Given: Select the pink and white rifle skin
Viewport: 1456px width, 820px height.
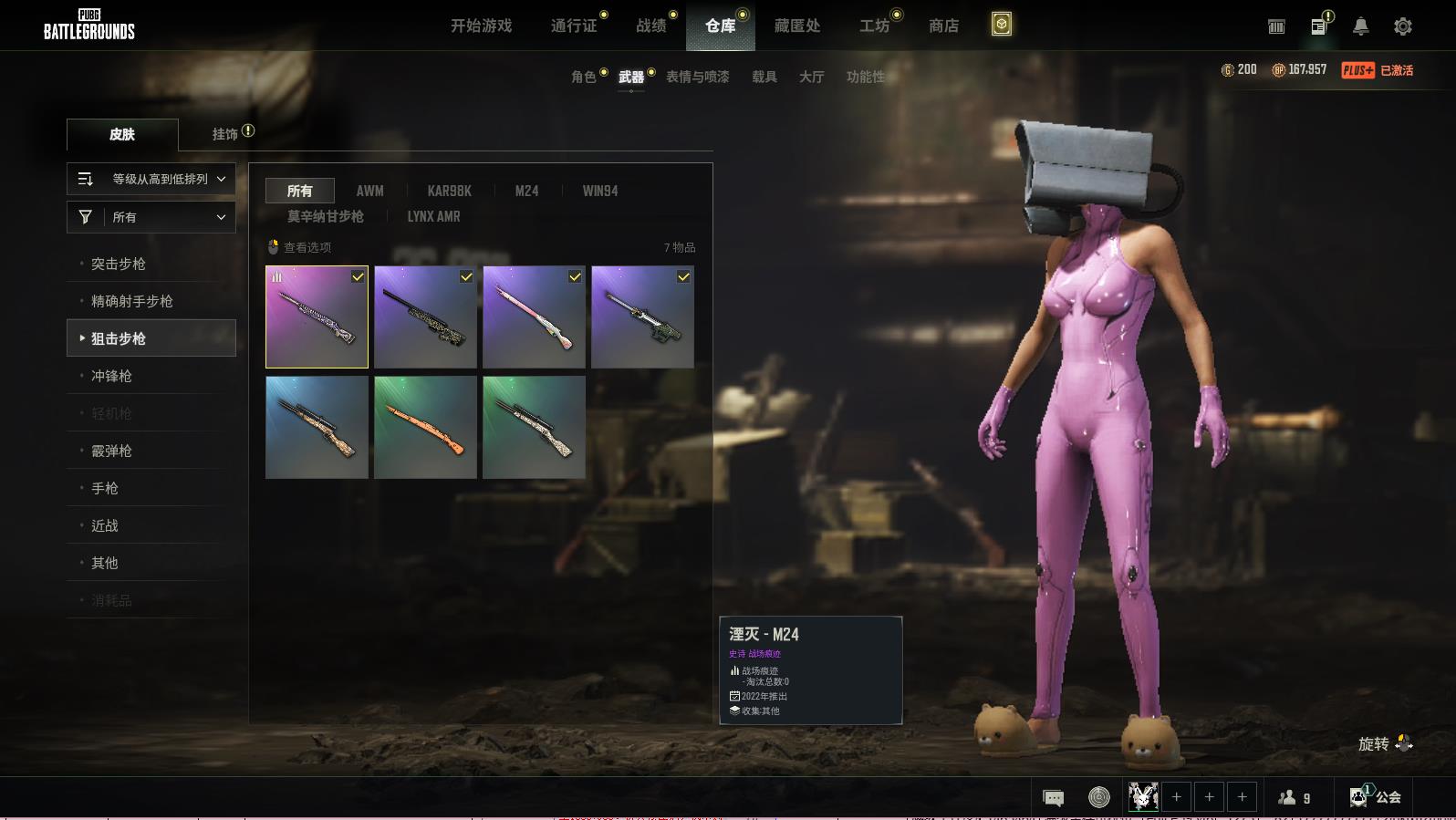Looking at the screenshot, I should click(x=534, y=317).
